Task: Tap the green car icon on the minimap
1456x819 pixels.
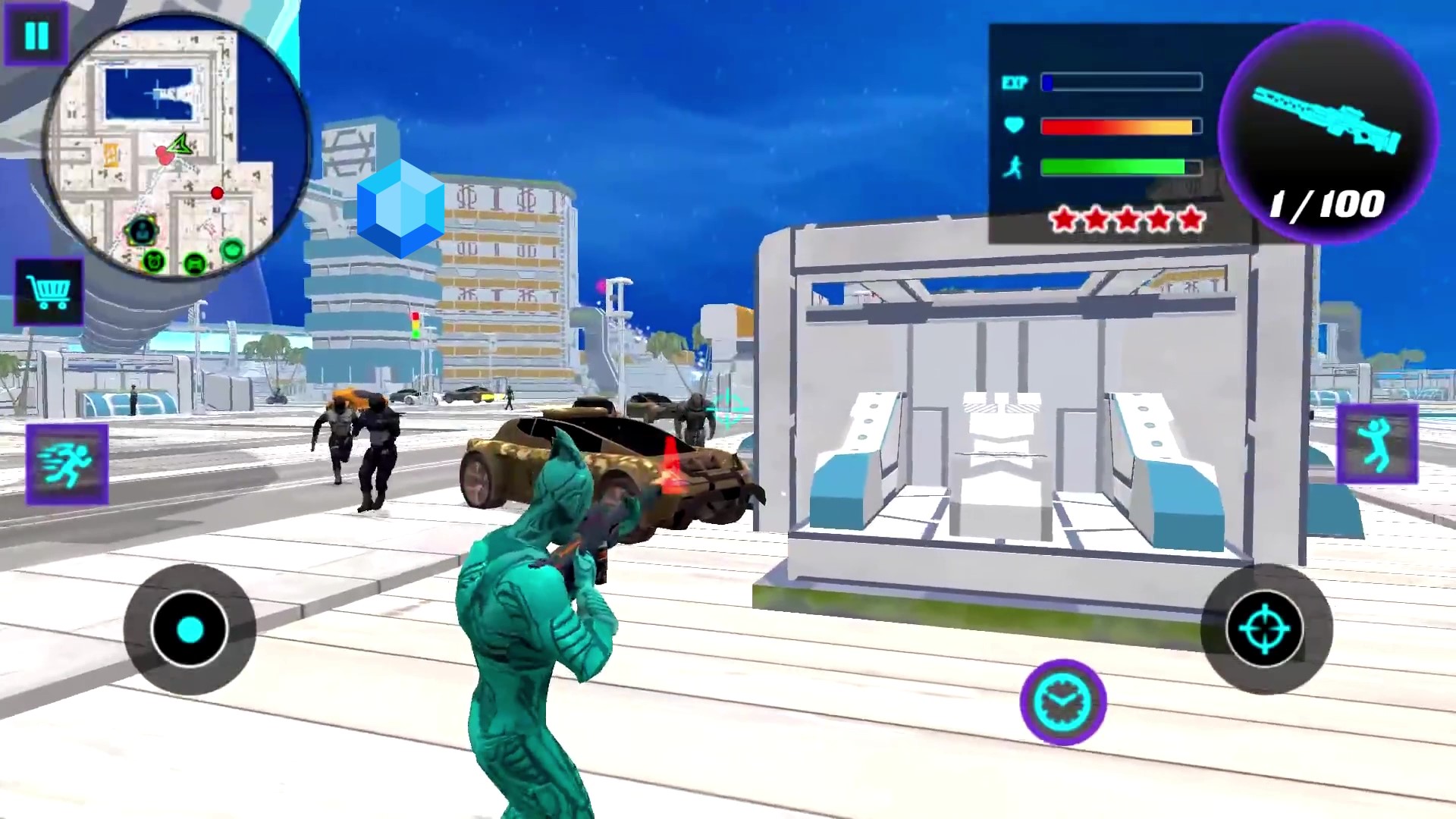Action: (195, 264)
